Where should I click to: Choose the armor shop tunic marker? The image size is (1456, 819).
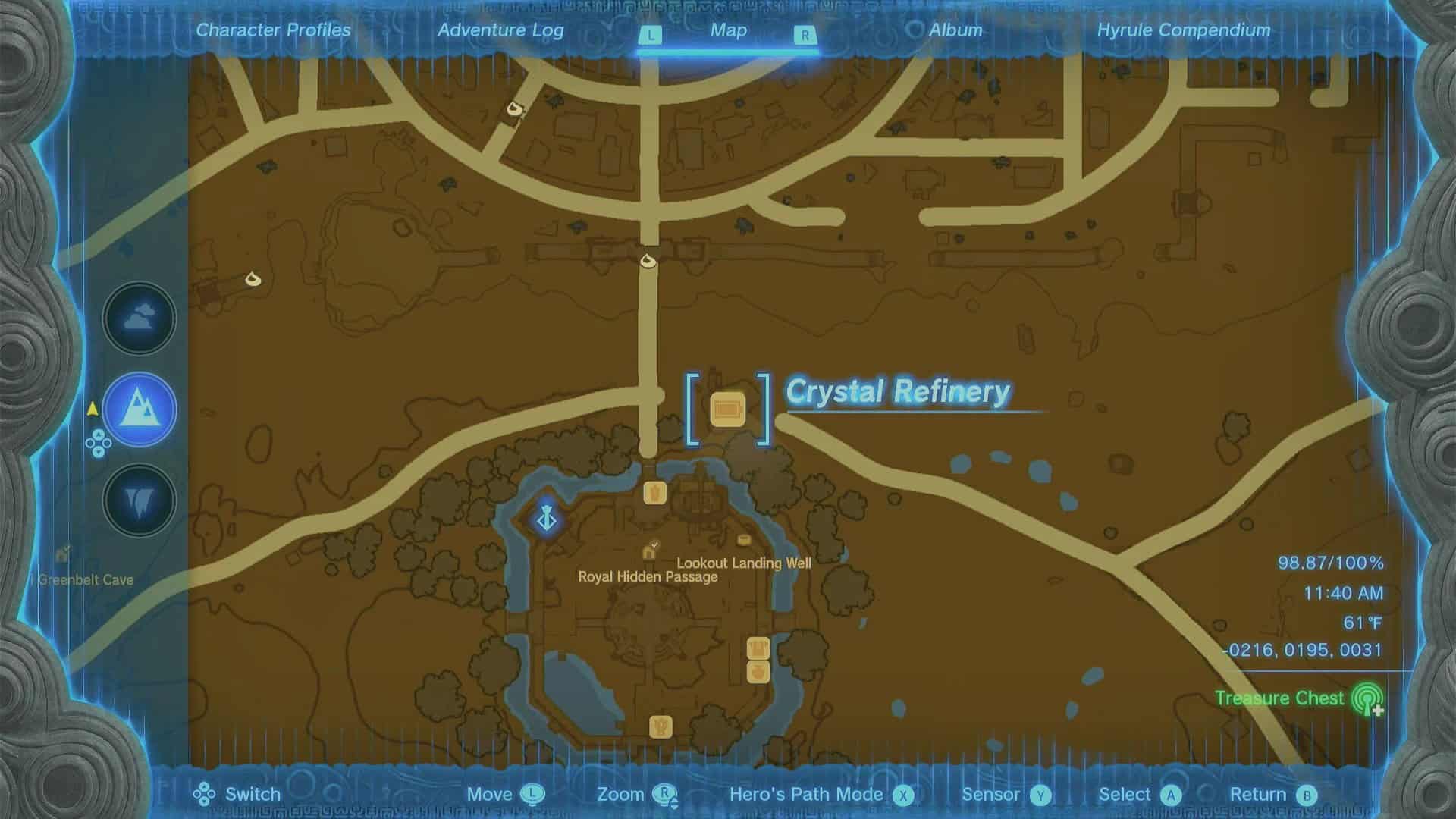point(758,648)
